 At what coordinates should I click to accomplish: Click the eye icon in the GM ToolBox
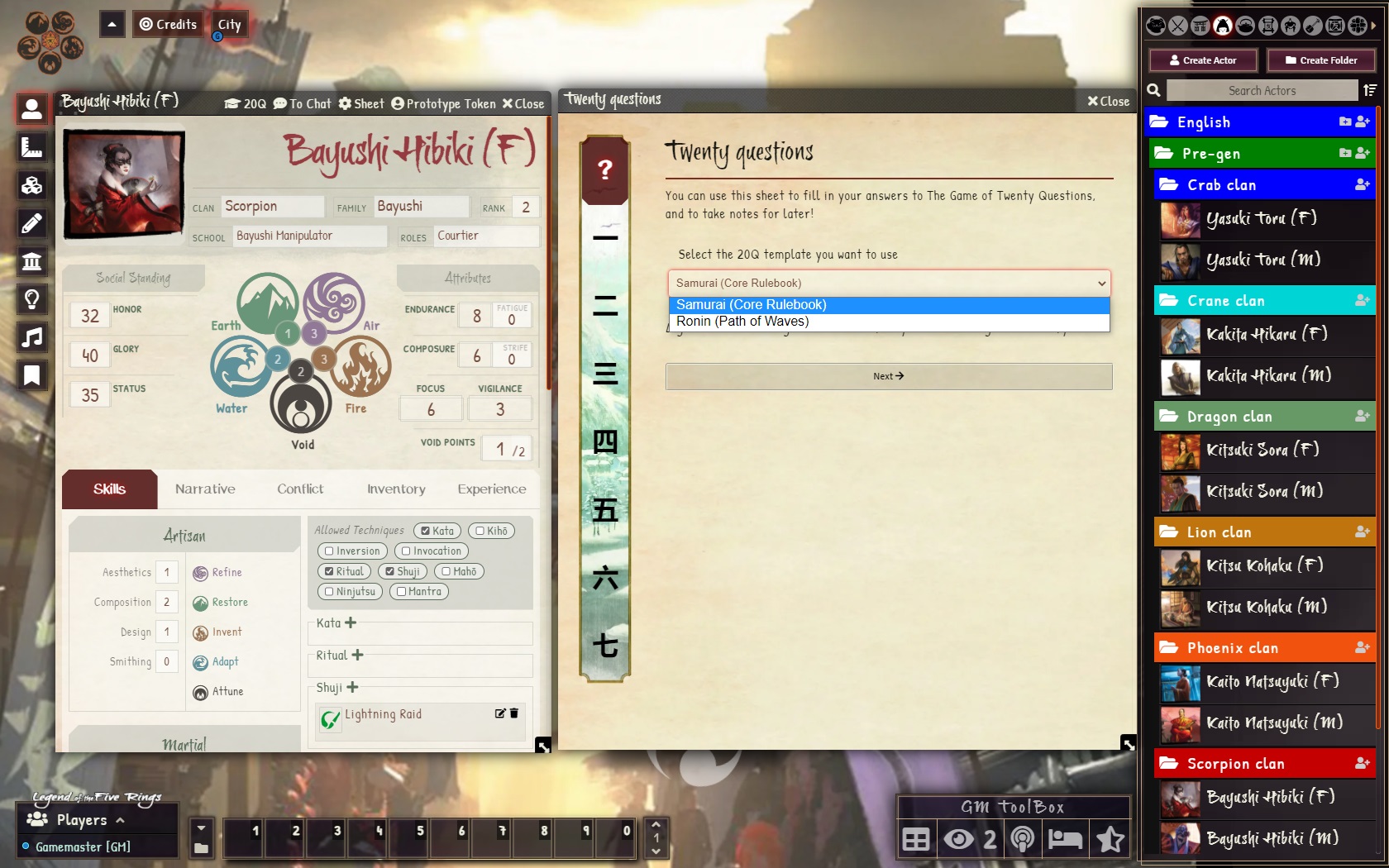959,839
